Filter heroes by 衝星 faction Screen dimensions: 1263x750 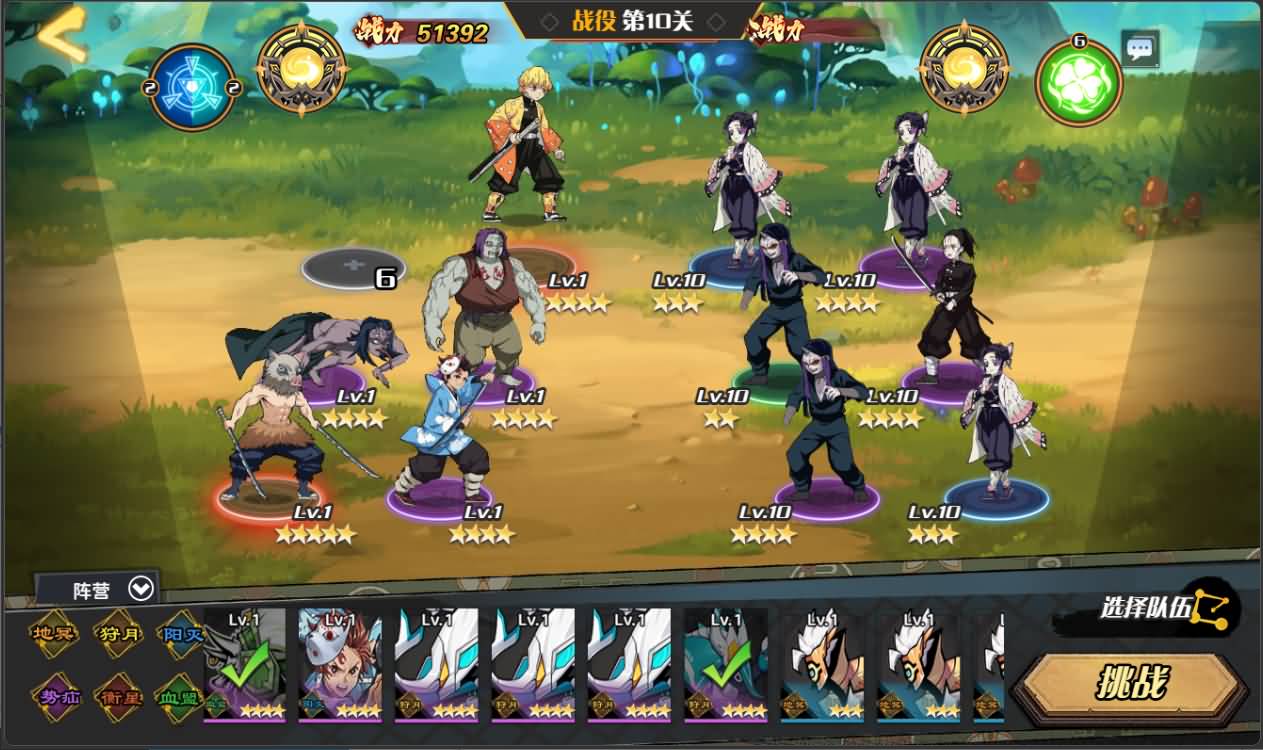(118, 696)
